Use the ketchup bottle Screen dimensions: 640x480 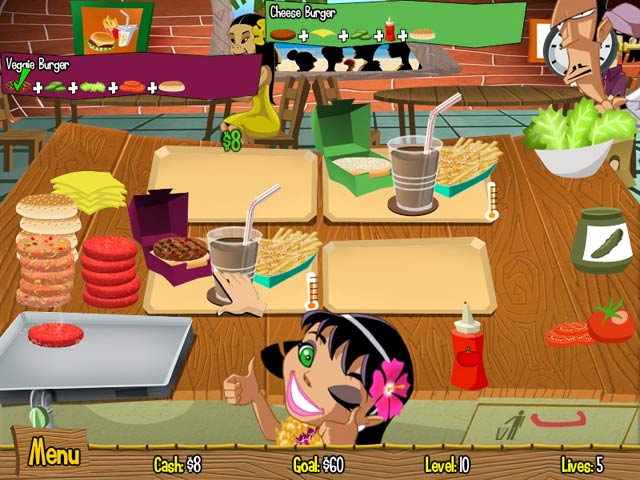pyautogui.click(x=467, y=352)
